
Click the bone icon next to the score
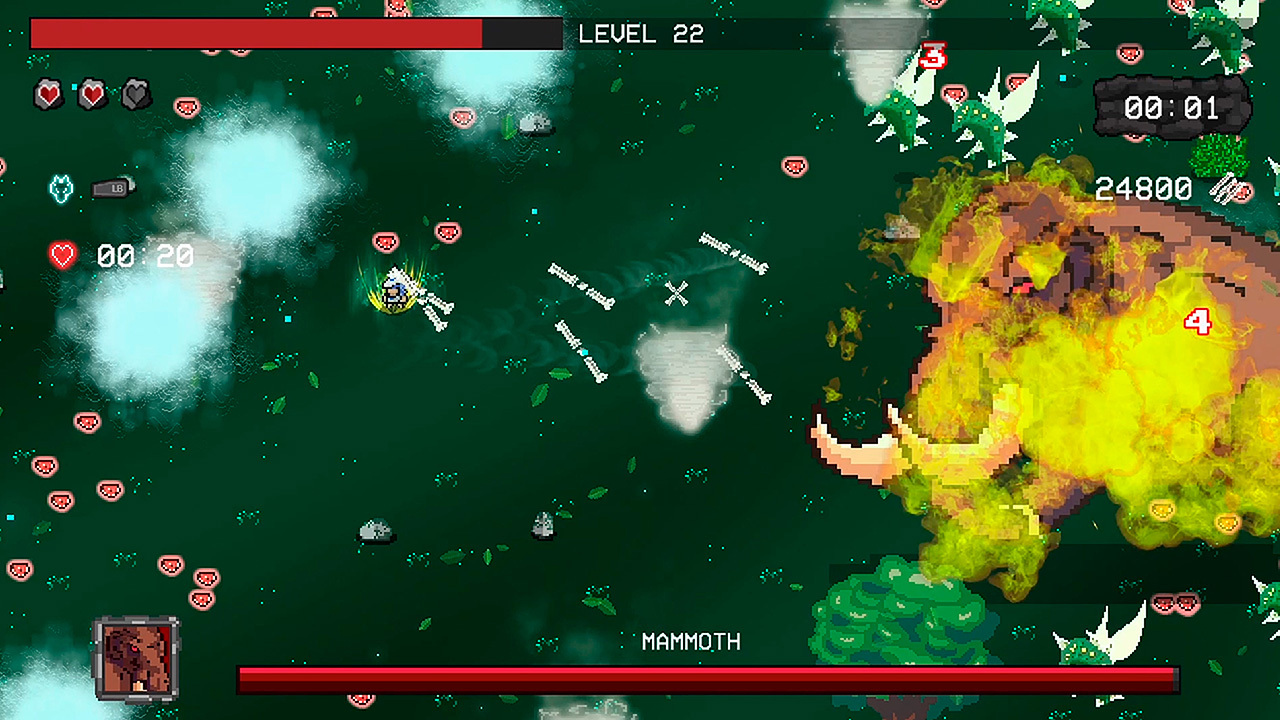1224,190
